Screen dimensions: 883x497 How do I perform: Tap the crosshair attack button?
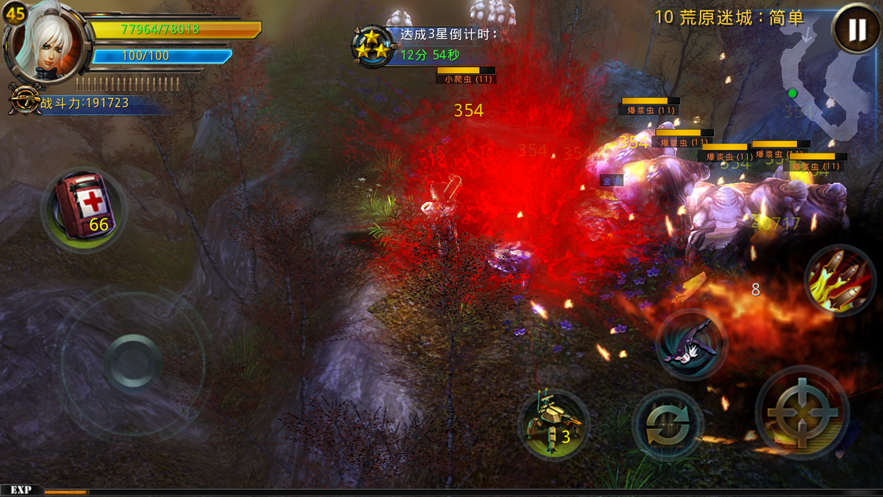click(x=802, y=411)
